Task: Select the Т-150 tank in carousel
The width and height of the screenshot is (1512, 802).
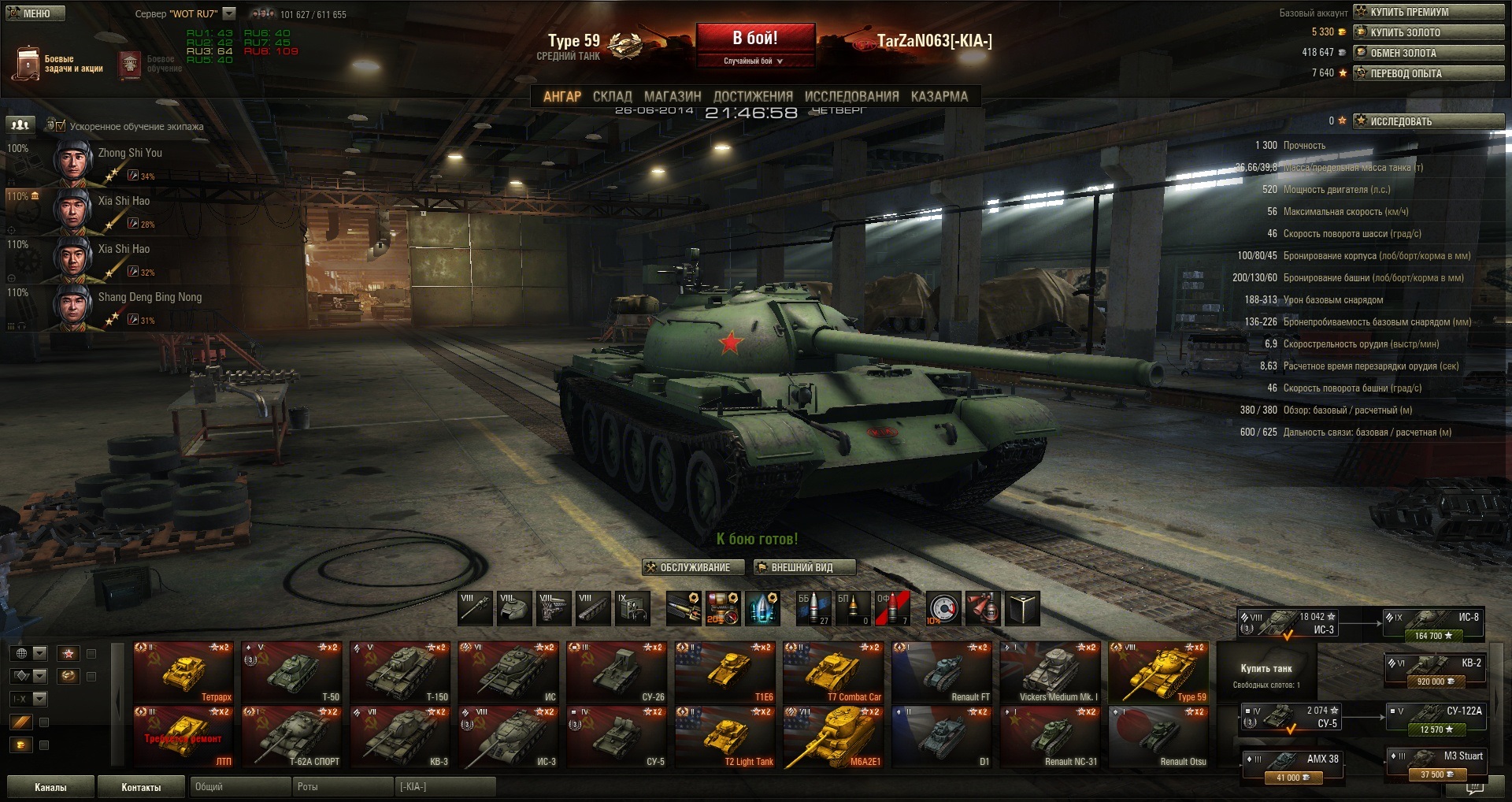Action: coord(400,672)
